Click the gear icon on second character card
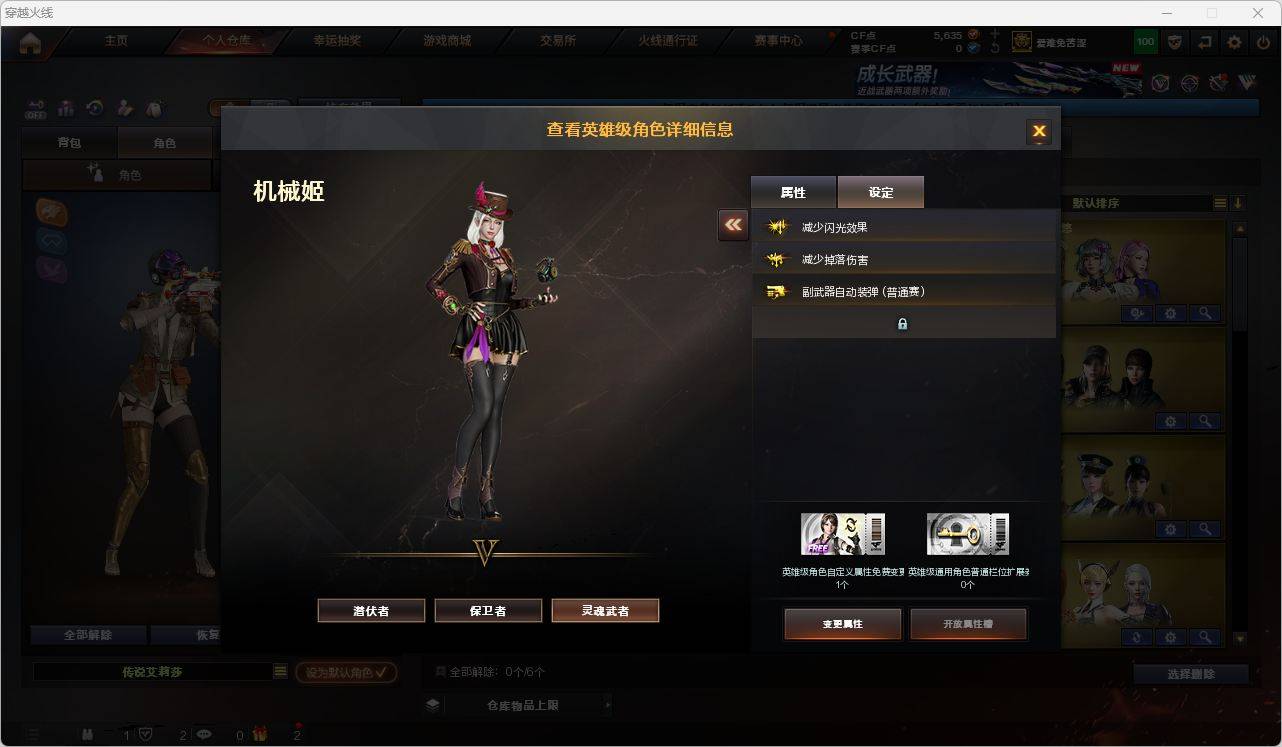This screenshot has height=747, width=1282. point(1170,421)
